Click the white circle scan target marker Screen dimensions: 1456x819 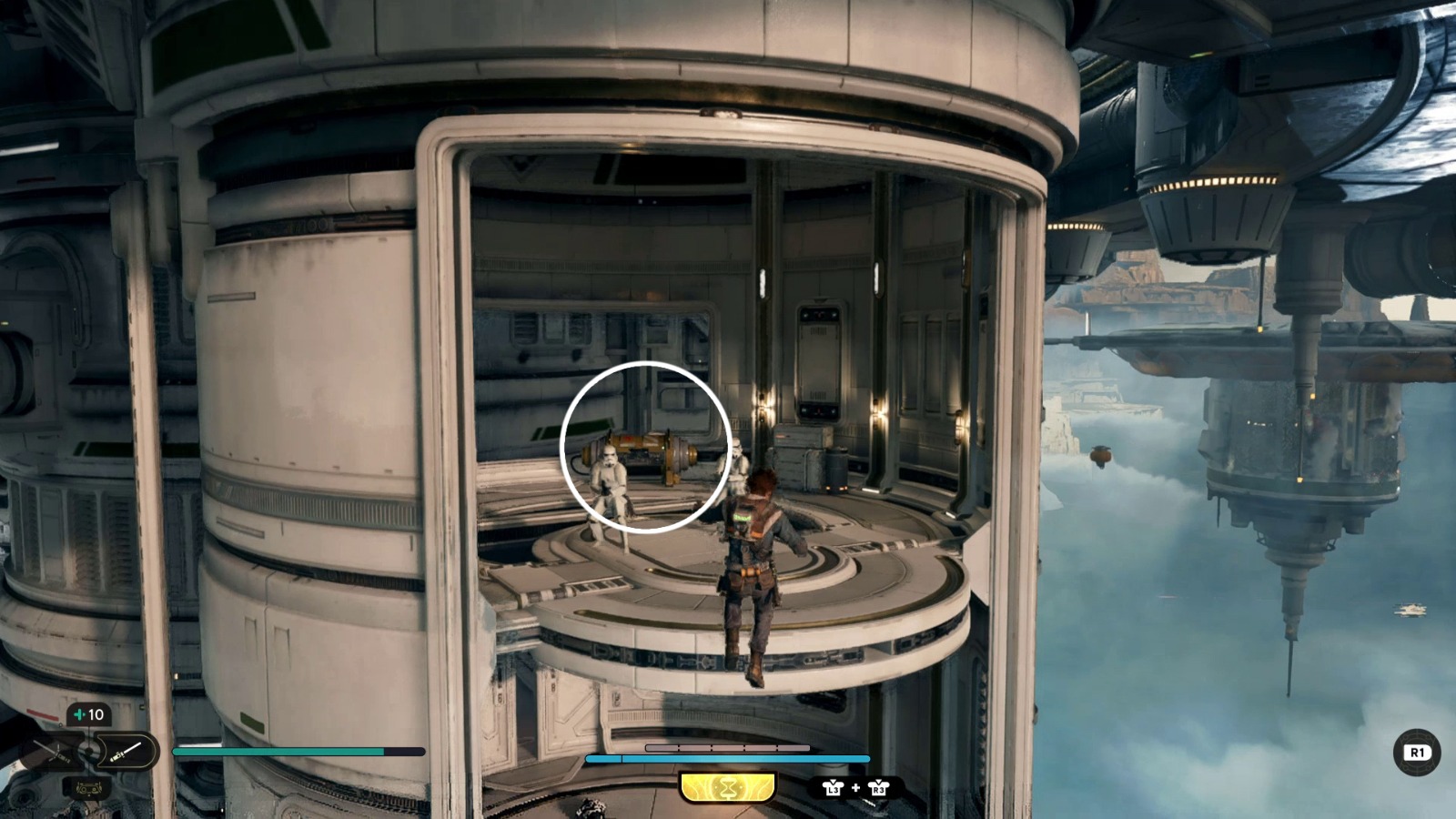click(x=646, y=445)
